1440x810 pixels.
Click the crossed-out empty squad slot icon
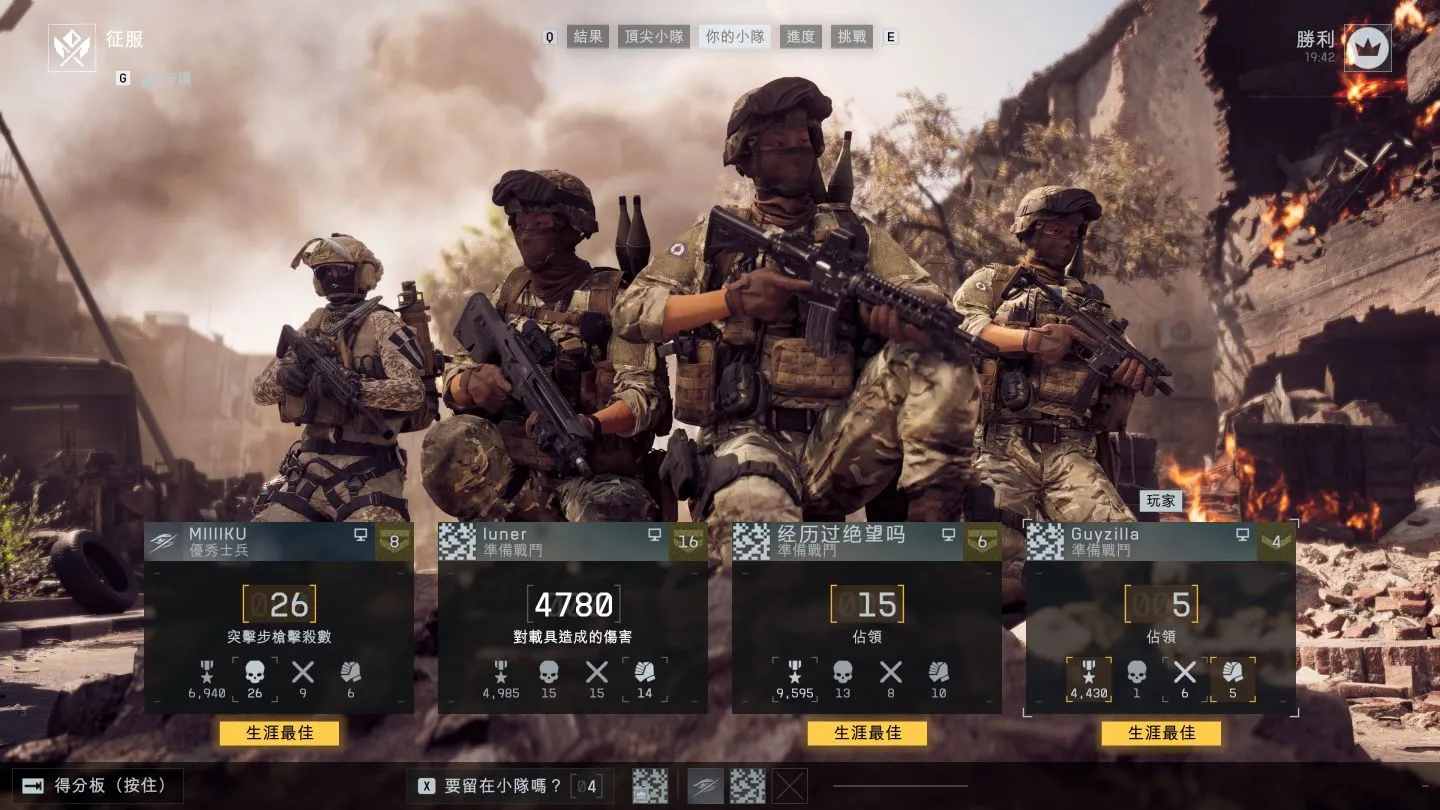(x=790, y=786)
